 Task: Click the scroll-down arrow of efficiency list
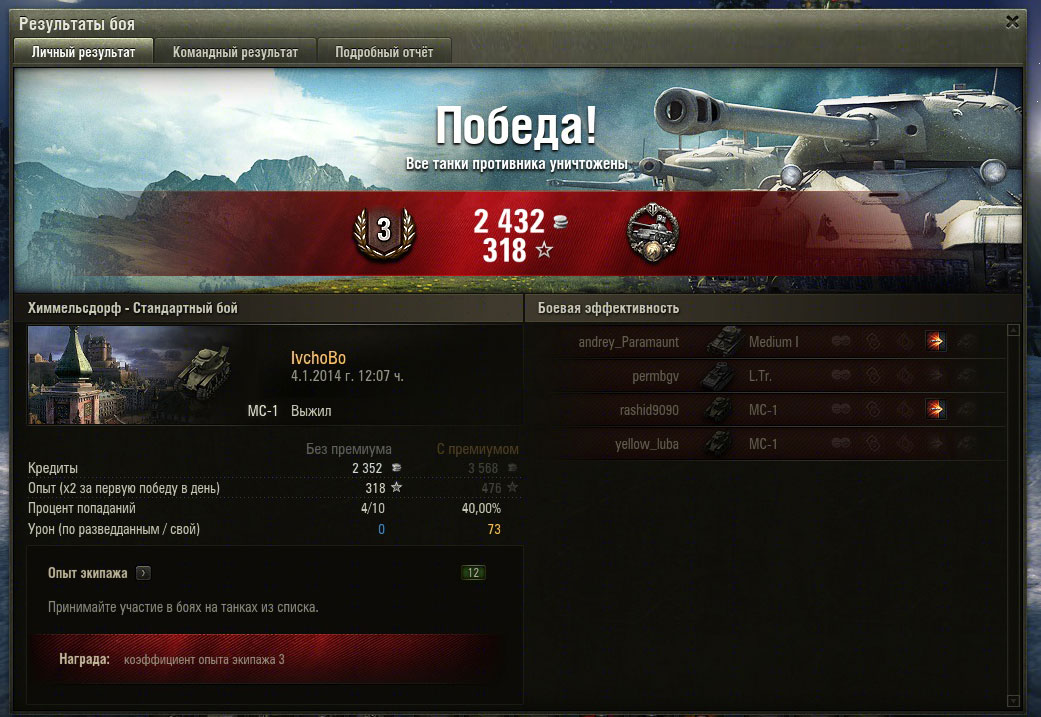point(1013,700)
